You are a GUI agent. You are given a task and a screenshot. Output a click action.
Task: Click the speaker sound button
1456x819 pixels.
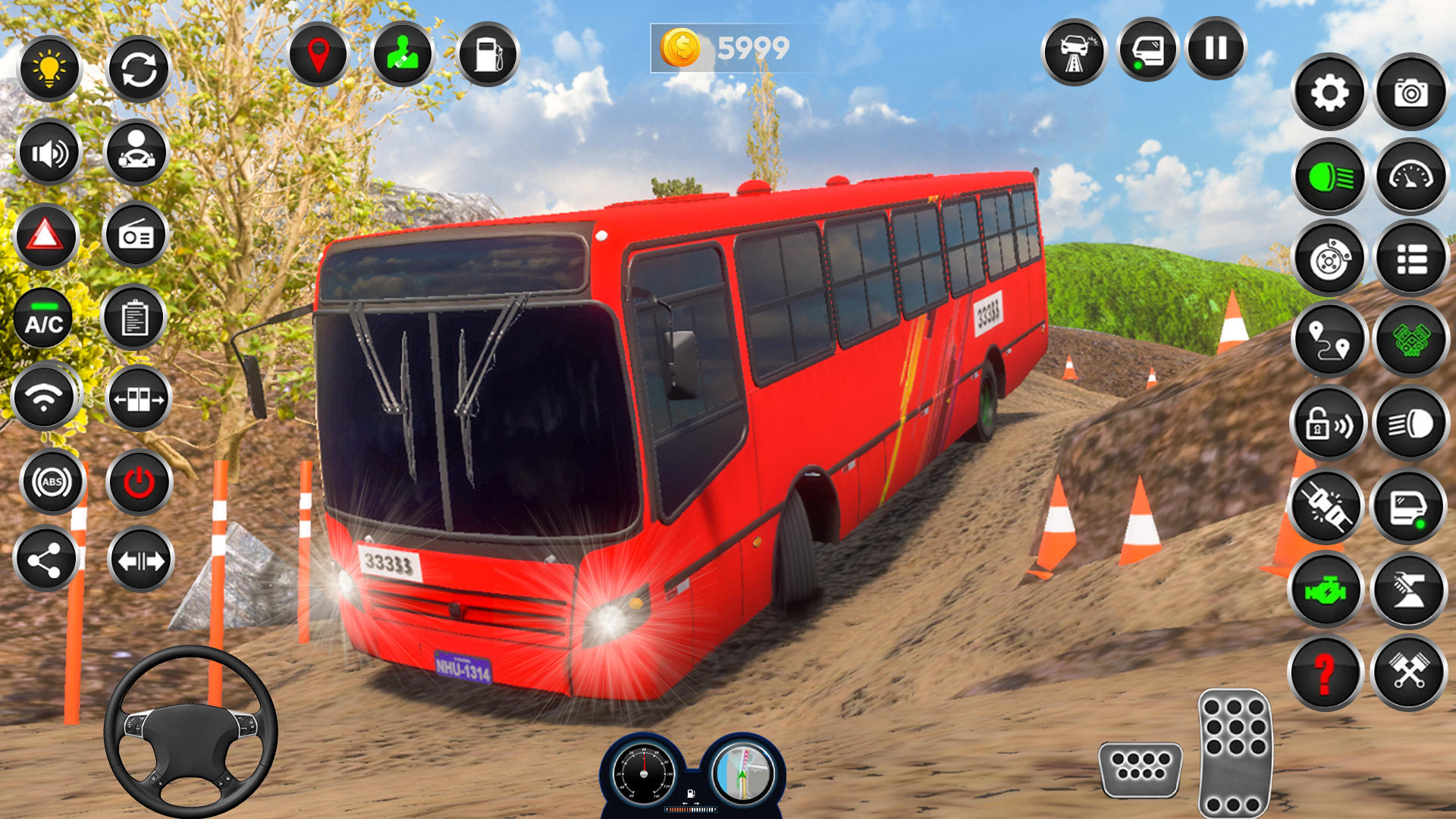click(50, 153)
